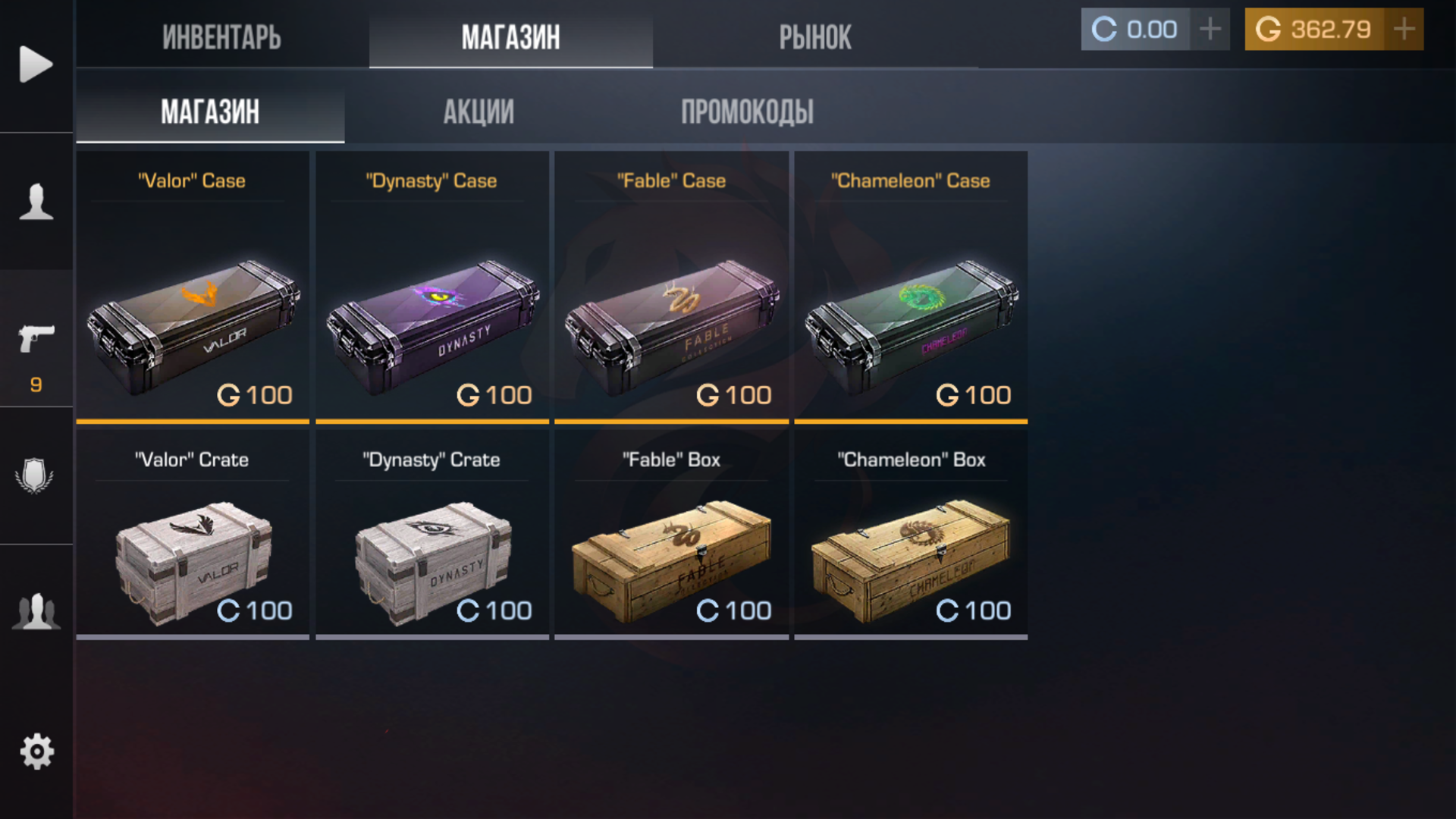Open the ПРОМОКОДЫ section

[x=748, y=111]
